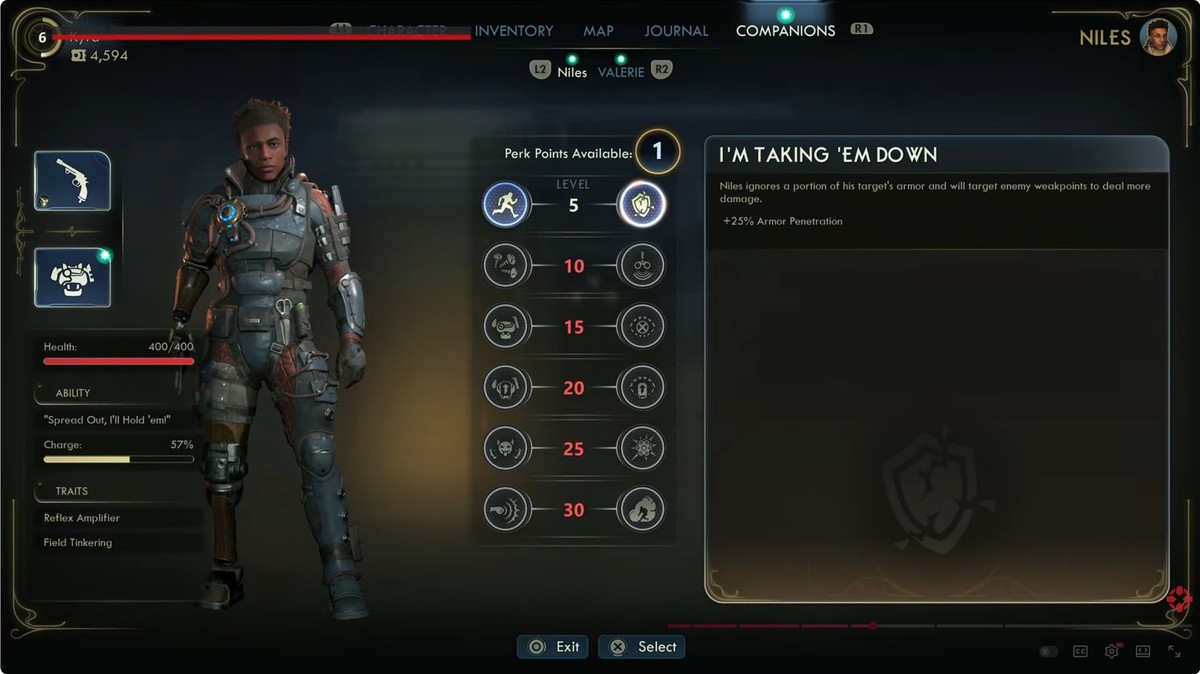Select the Niles companion tab
Image resolution: width=1200 pixels, height=674 pixels.
[x=572, y=72]
